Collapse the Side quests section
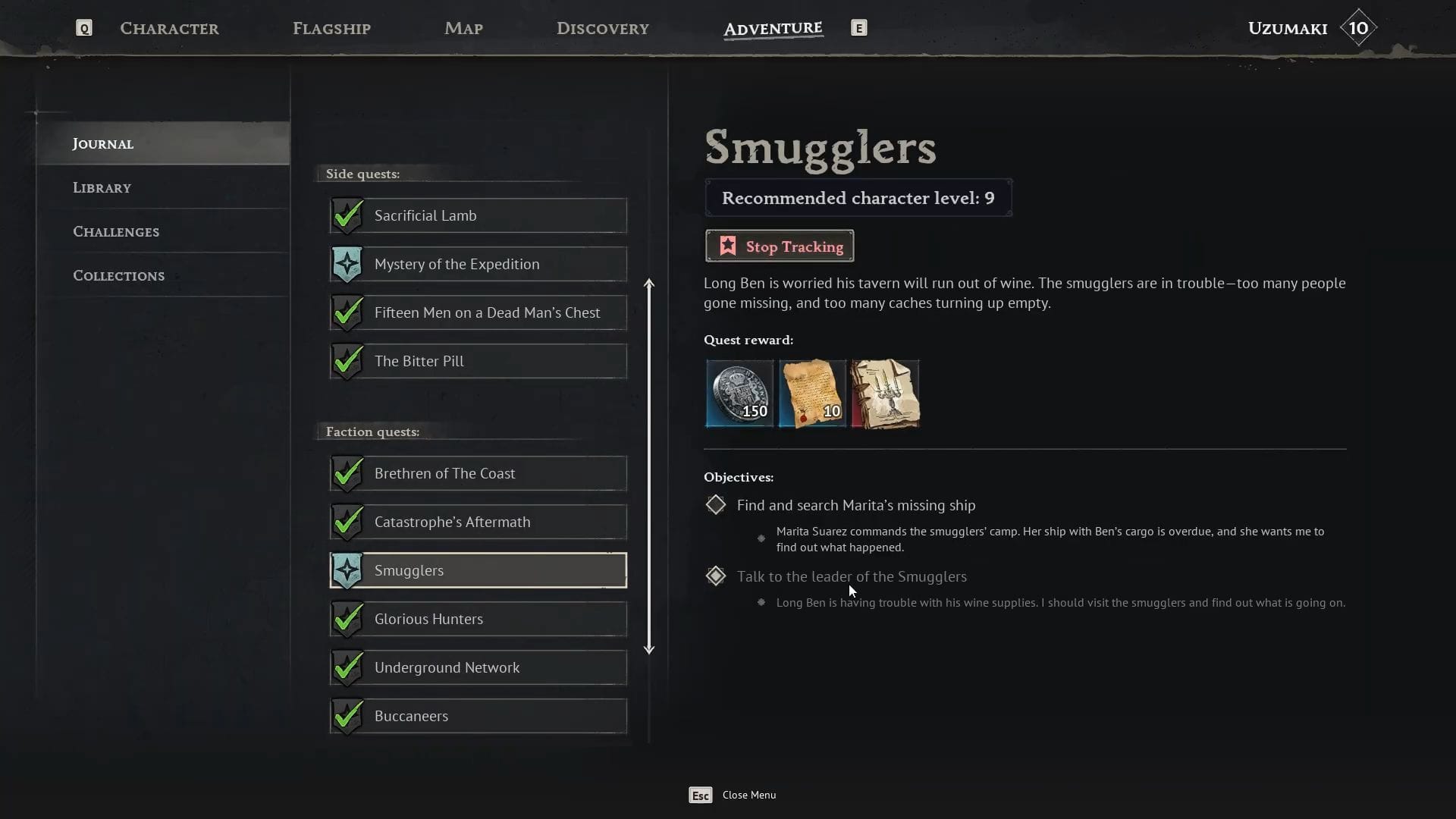 (362, 174)
